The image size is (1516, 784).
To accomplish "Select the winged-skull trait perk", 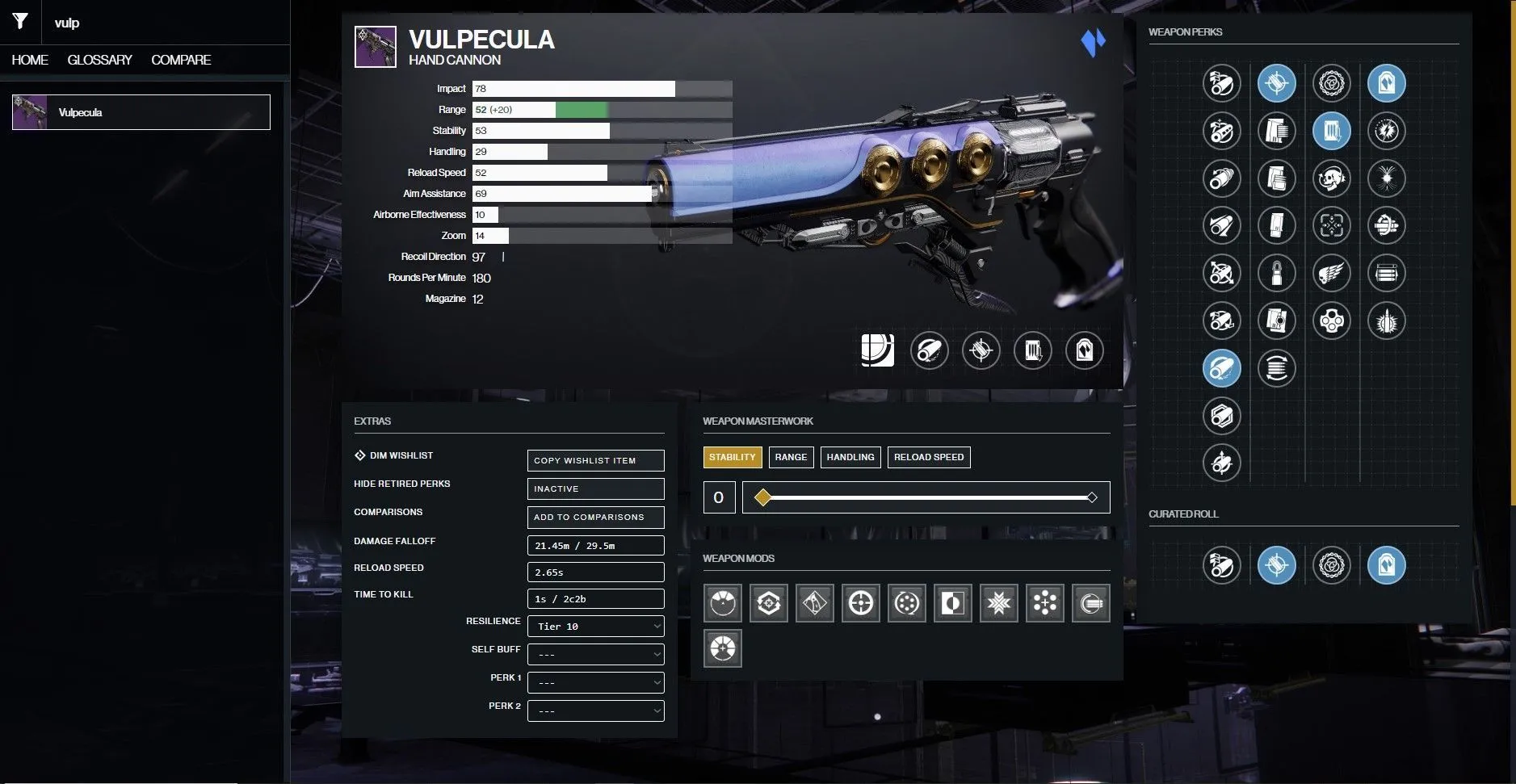I will 1331,274.
